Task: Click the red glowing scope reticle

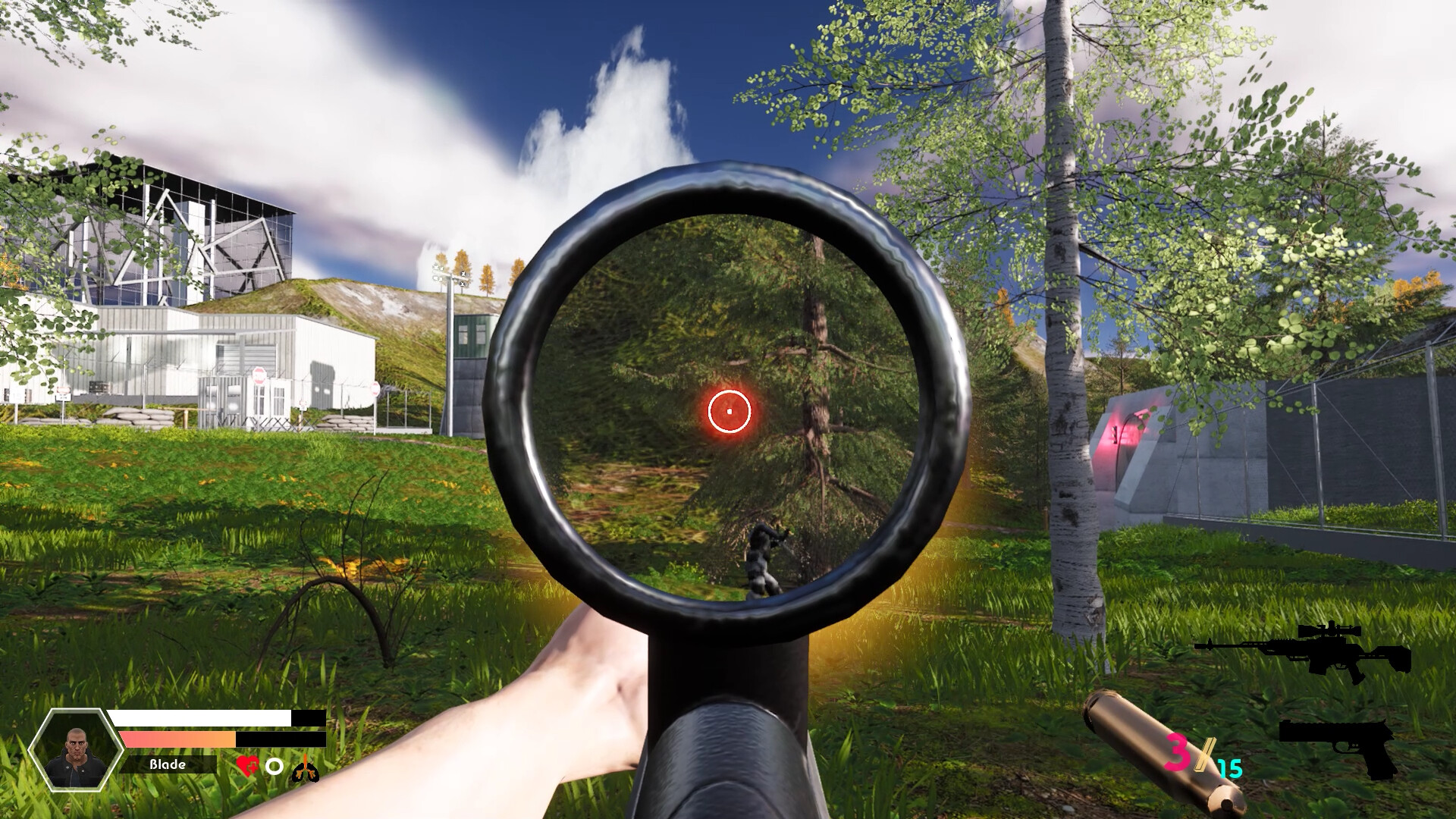Action: 729,411
